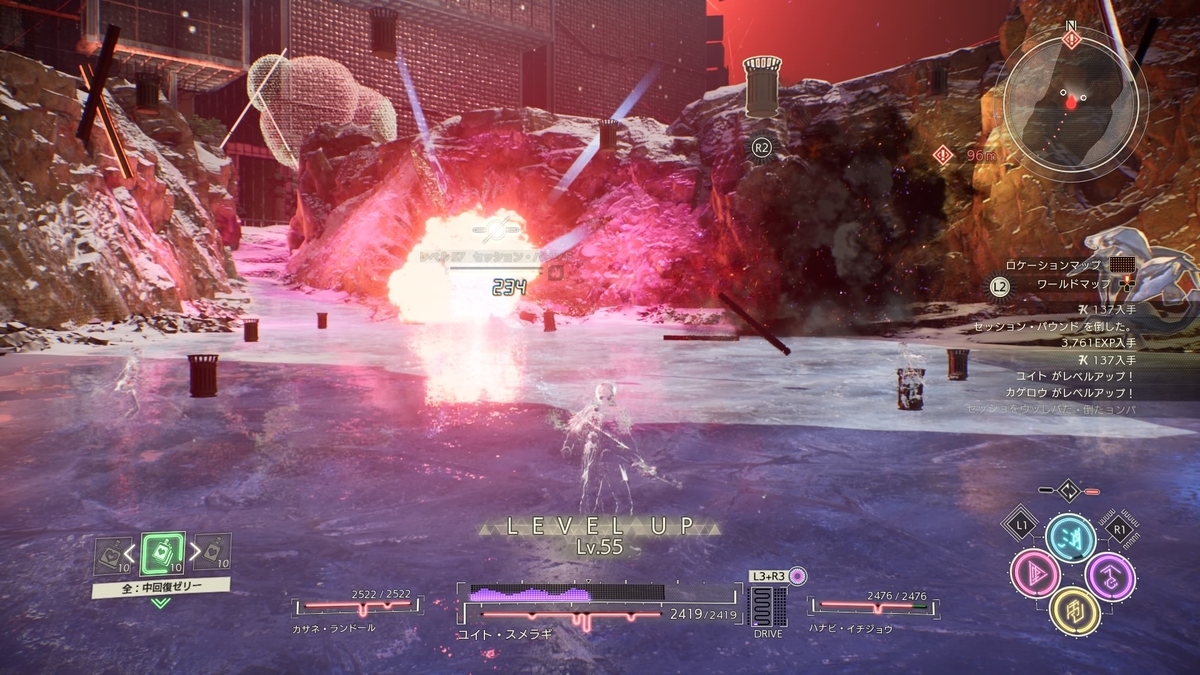Screen dimensions: 1200x675
Task: Select the DRIVE gauge
Action: pyautogui.click(x=768, y=607)
